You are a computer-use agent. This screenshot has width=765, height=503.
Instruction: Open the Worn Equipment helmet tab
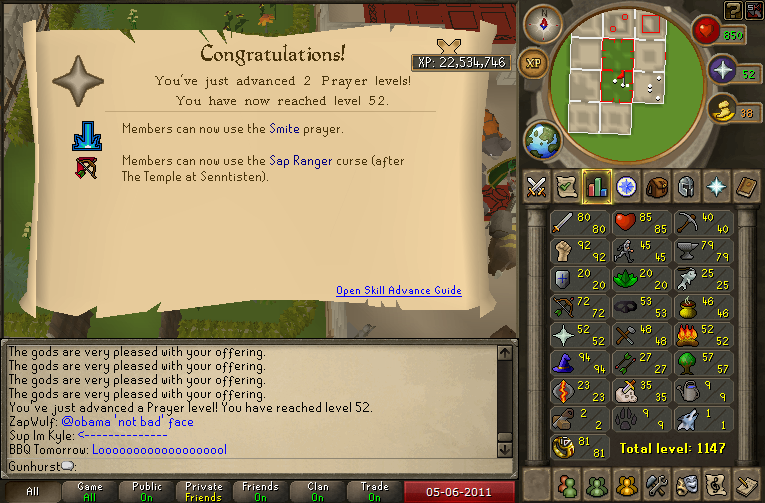tap(687, 187)
